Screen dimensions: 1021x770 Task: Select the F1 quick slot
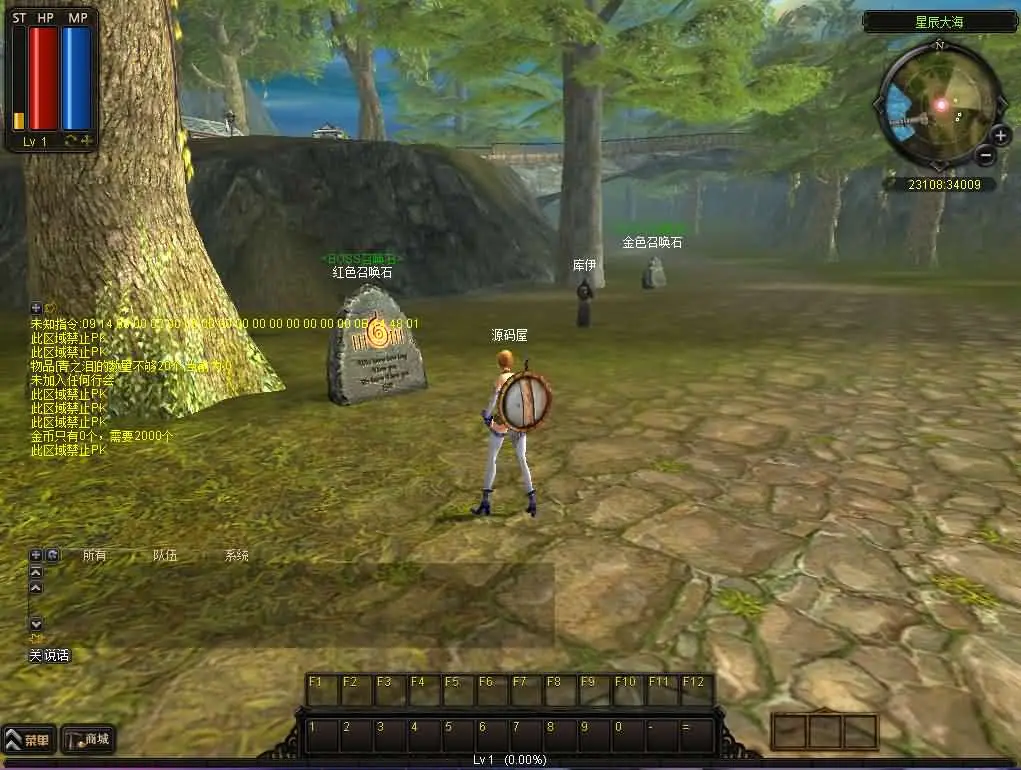pos(322,690)
